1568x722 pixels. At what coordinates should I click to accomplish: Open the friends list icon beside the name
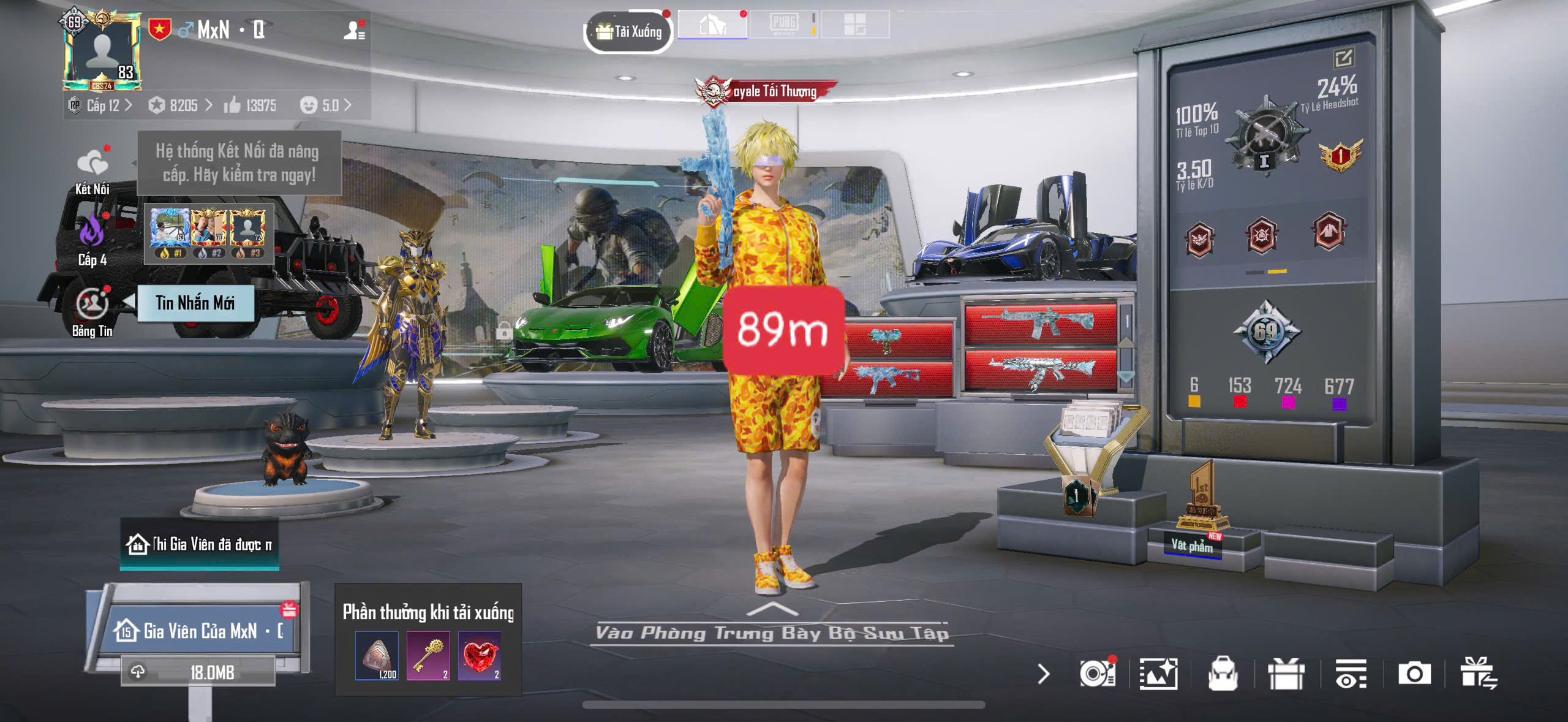[x=353, y=30]
